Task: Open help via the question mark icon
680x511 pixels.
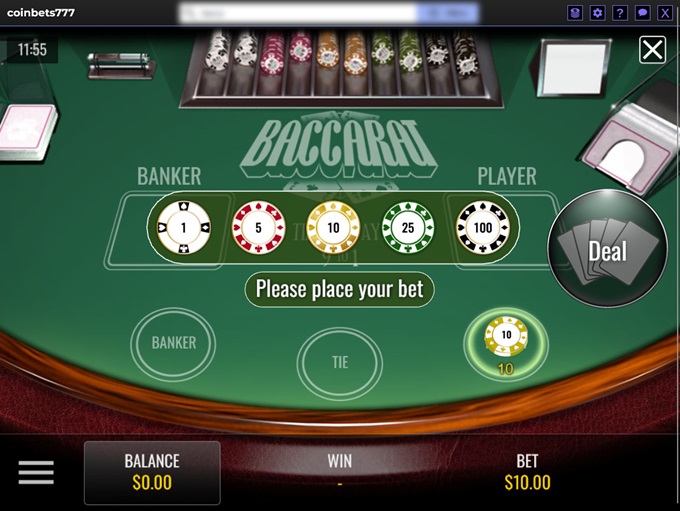Action: [620, 13]
